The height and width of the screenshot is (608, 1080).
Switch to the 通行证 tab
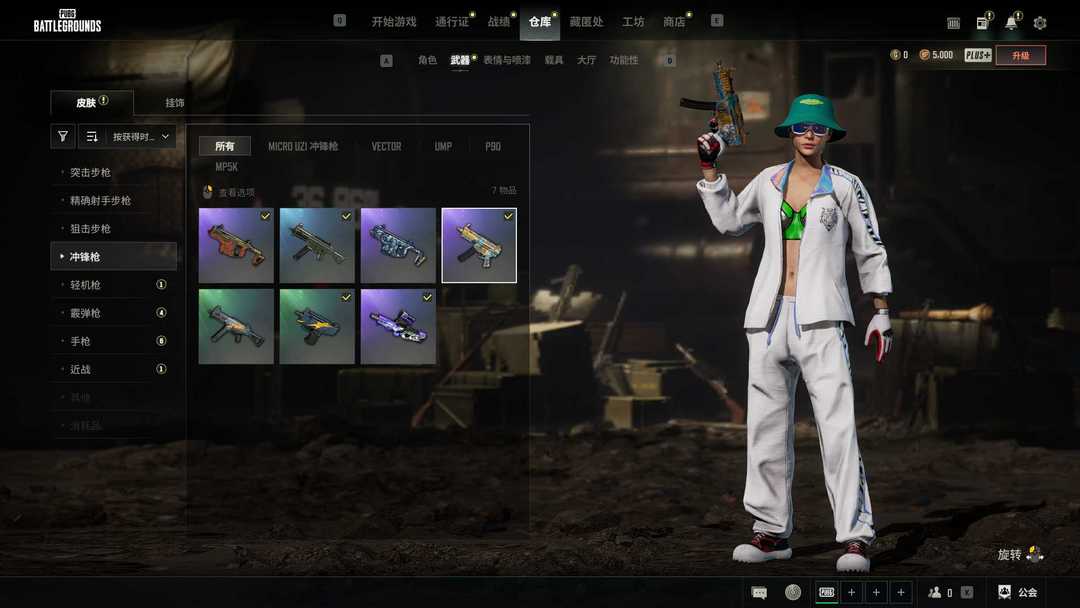click(x=452, y=21)
